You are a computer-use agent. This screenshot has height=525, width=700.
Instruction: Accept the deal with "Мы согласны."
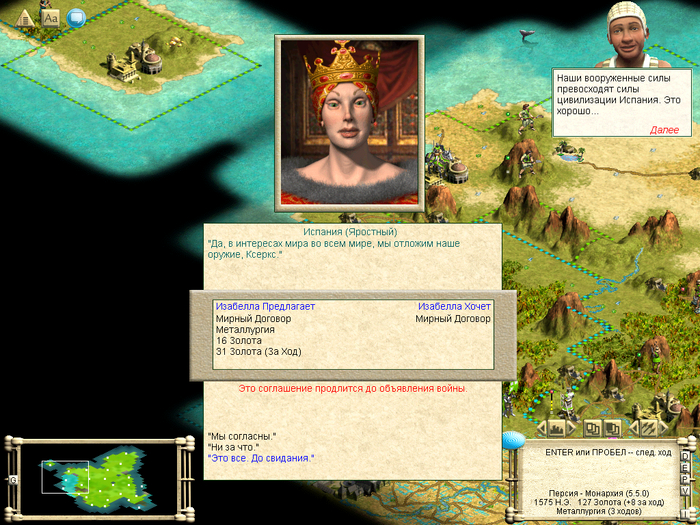point(241,436)
